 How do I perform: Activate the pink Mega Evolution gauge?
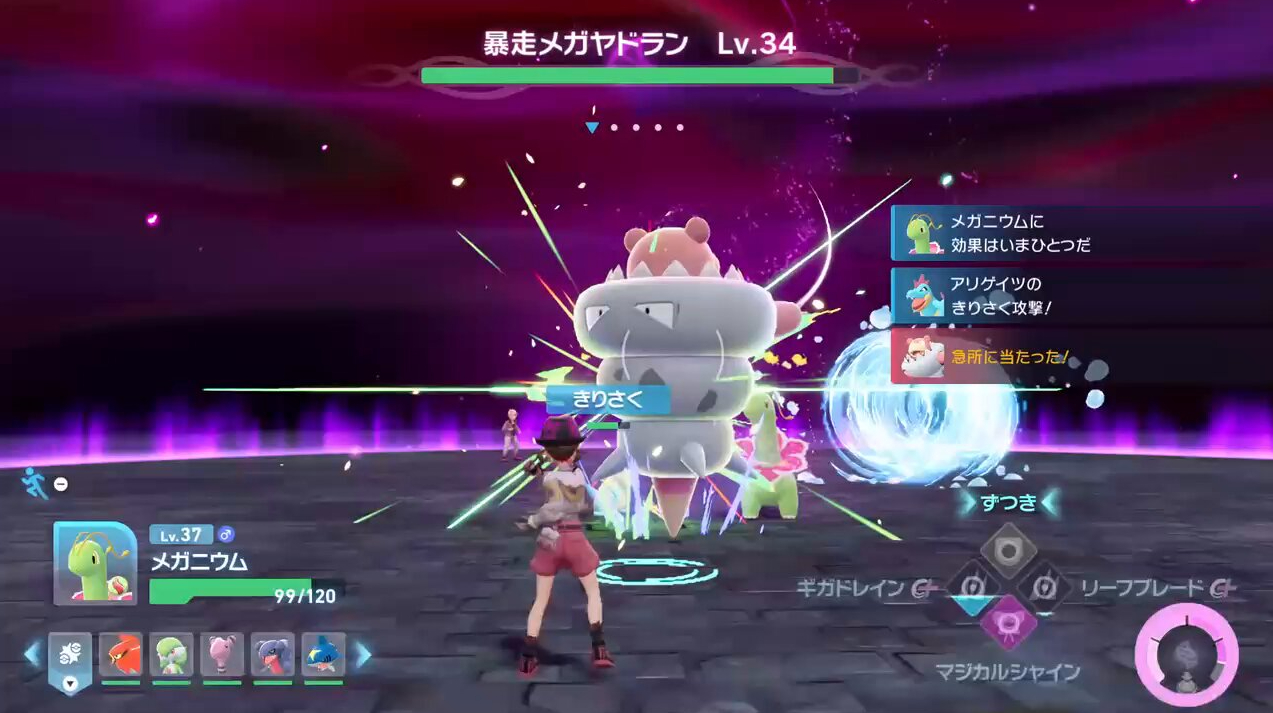pos(1187,657)
